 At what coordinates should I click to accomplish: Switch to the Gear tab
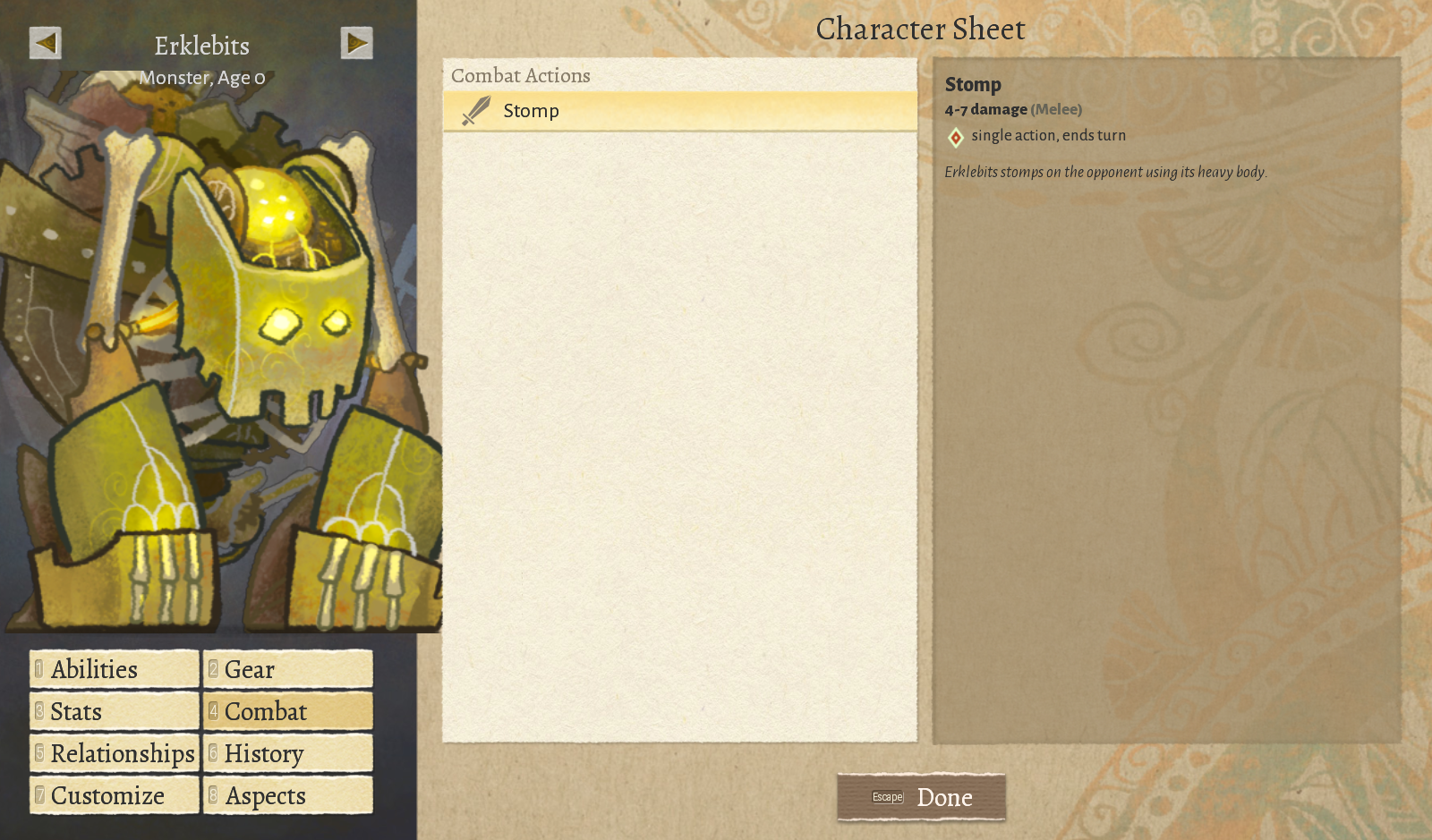(287, 669)
